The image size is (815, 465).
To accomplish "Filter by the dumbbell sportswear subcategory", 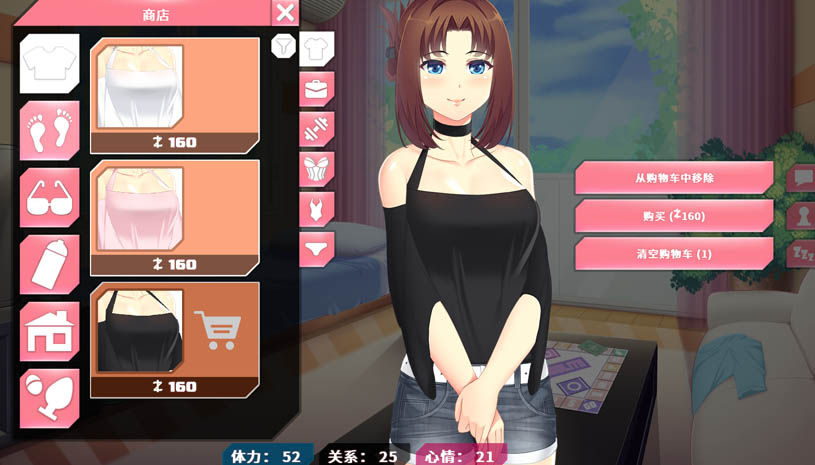I will (317, 129).
